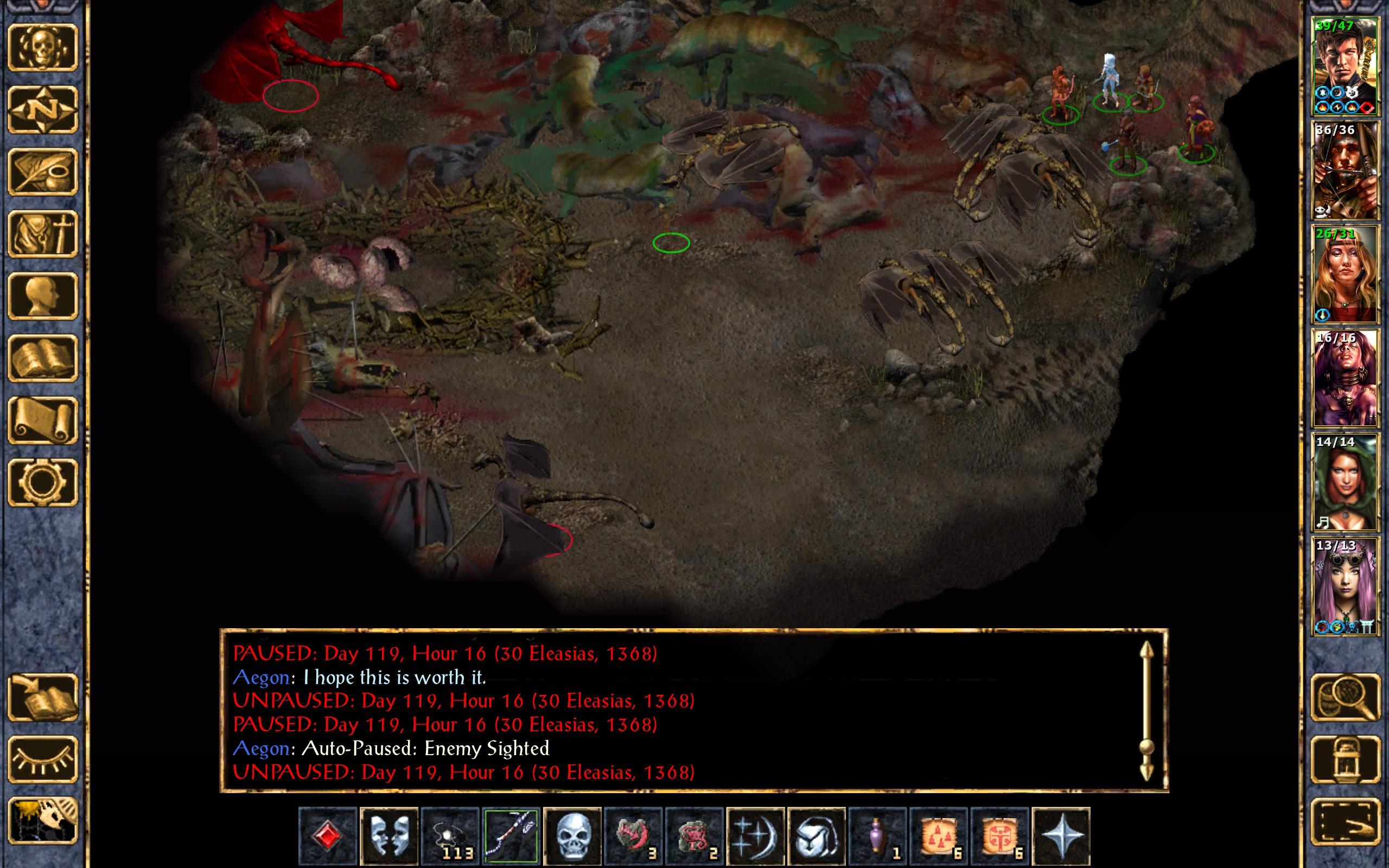
Task: Toggle the lantern button
Action: coord(1345,759)
